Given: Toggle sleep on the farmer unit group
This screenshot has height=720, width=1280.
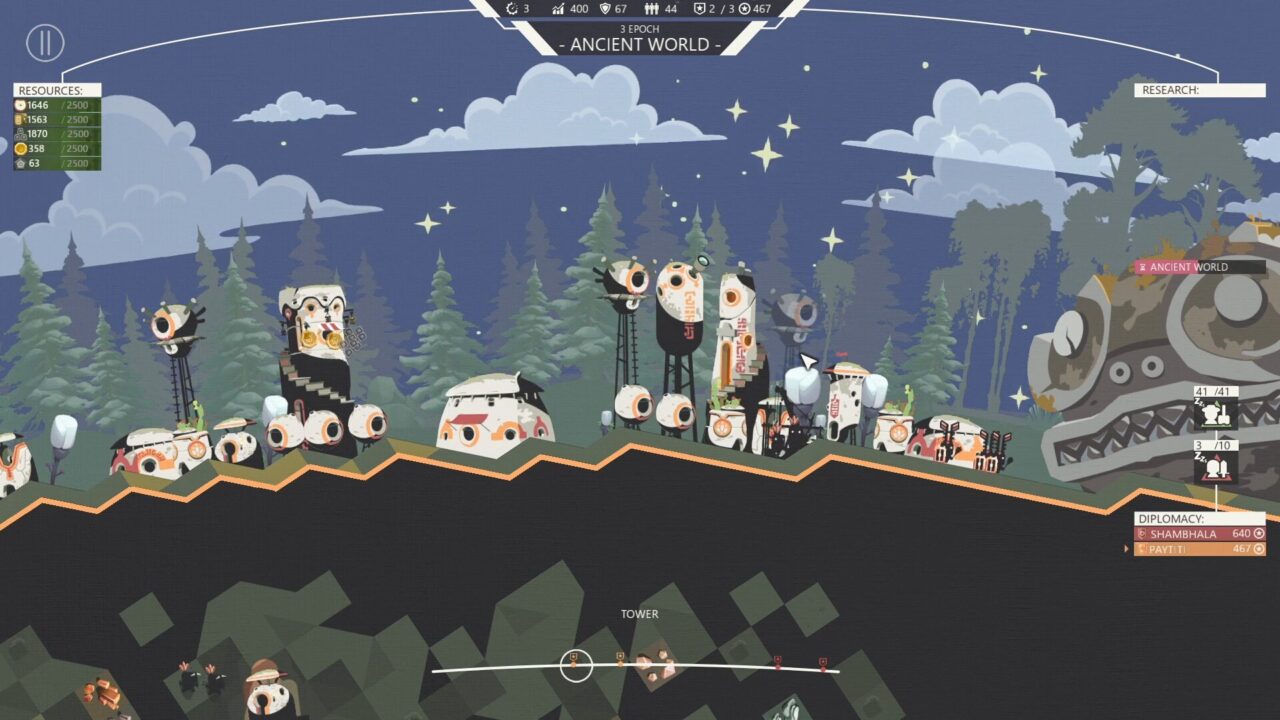Looking at the screenshot, I should click(x=1199, y=402).
